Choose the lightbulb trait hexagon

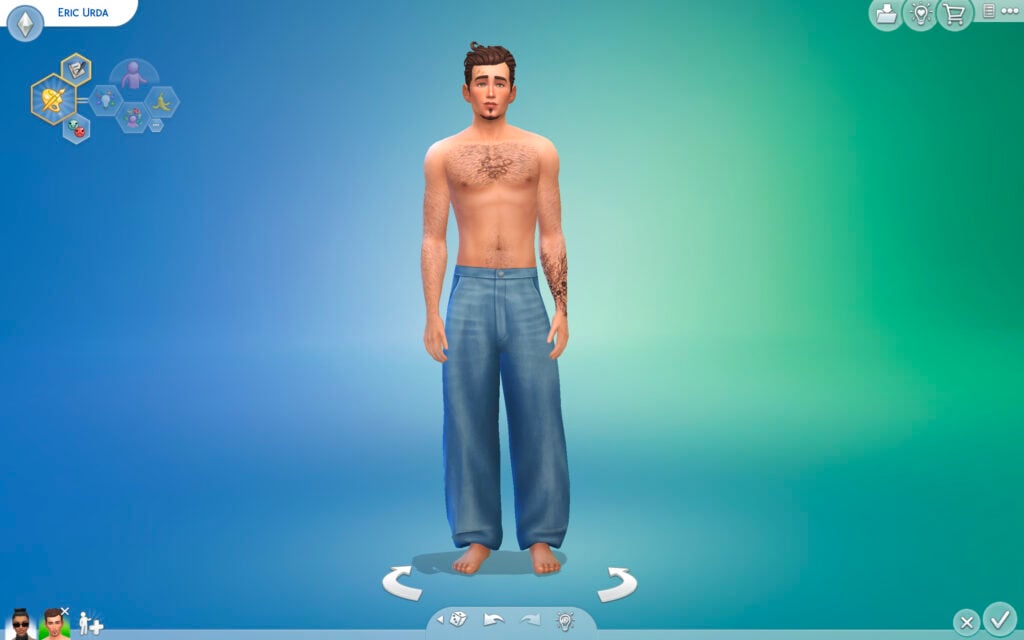pyautogui.click(x=105, y=99)
